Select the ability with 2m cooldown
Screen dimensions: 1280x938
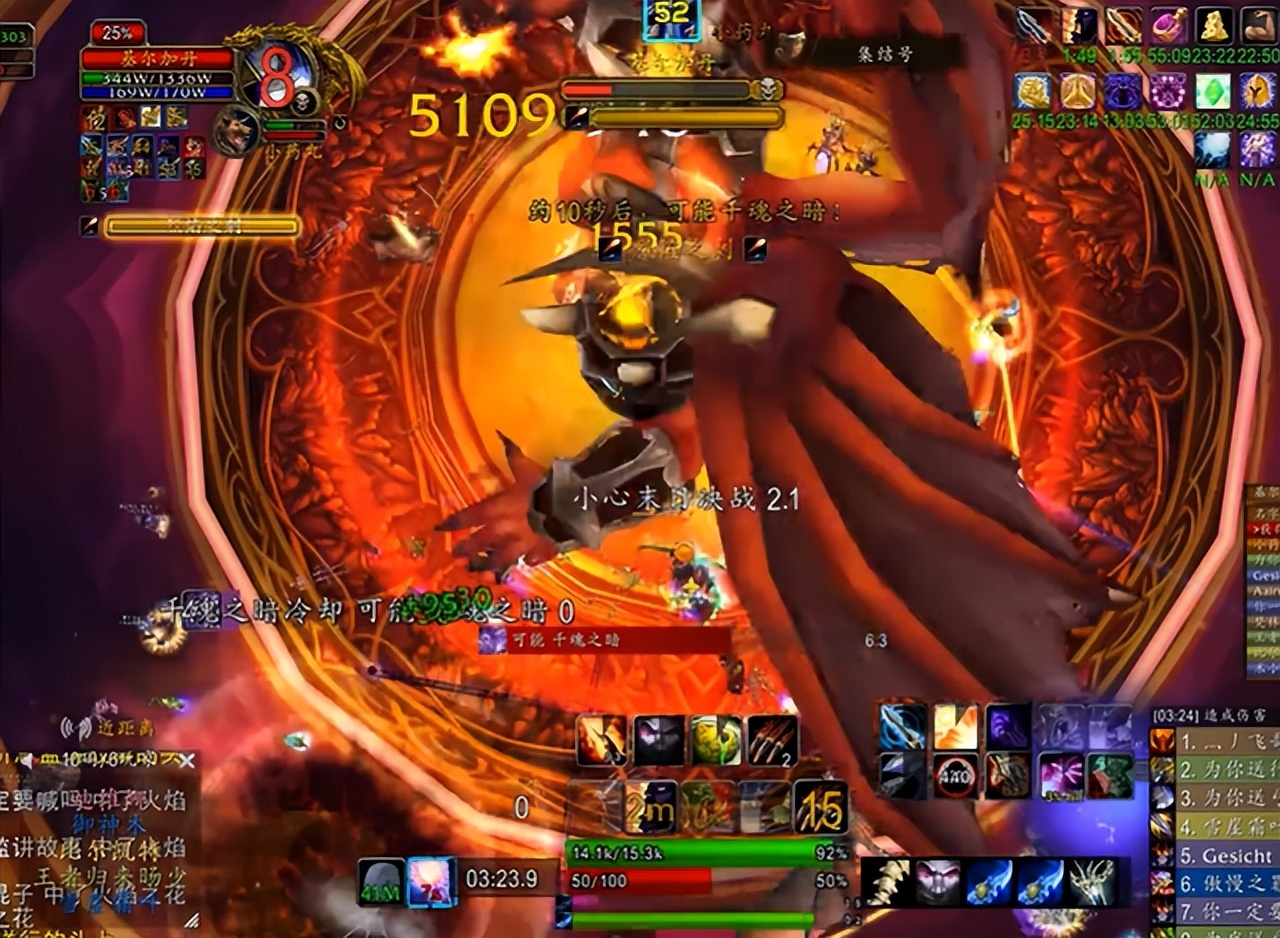[x=650, y=806]
